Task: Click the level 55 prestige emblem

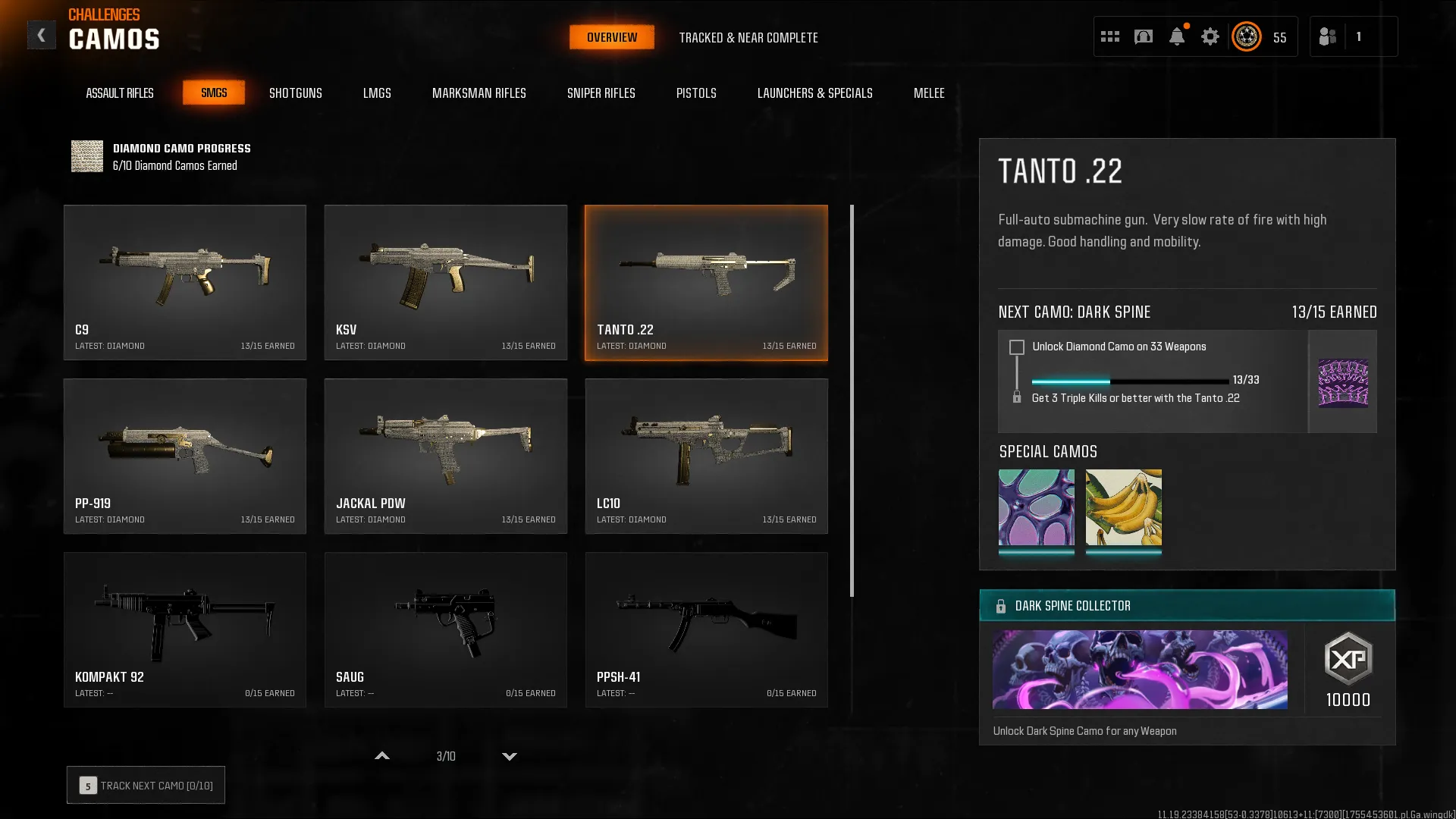Action: pyautogui.click(x=1246, y=36)
